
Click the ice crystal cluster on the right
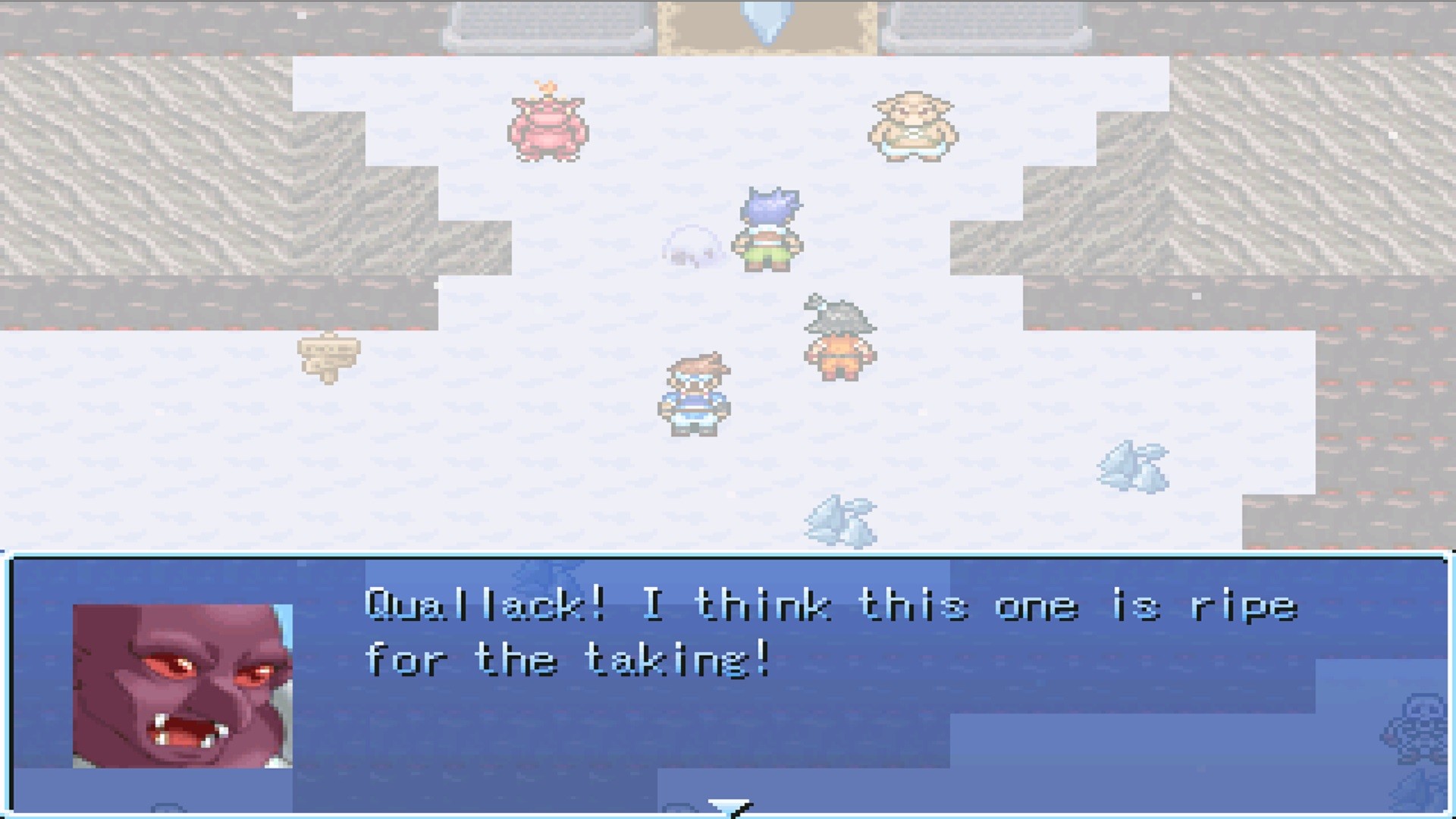coord(1134,466)
